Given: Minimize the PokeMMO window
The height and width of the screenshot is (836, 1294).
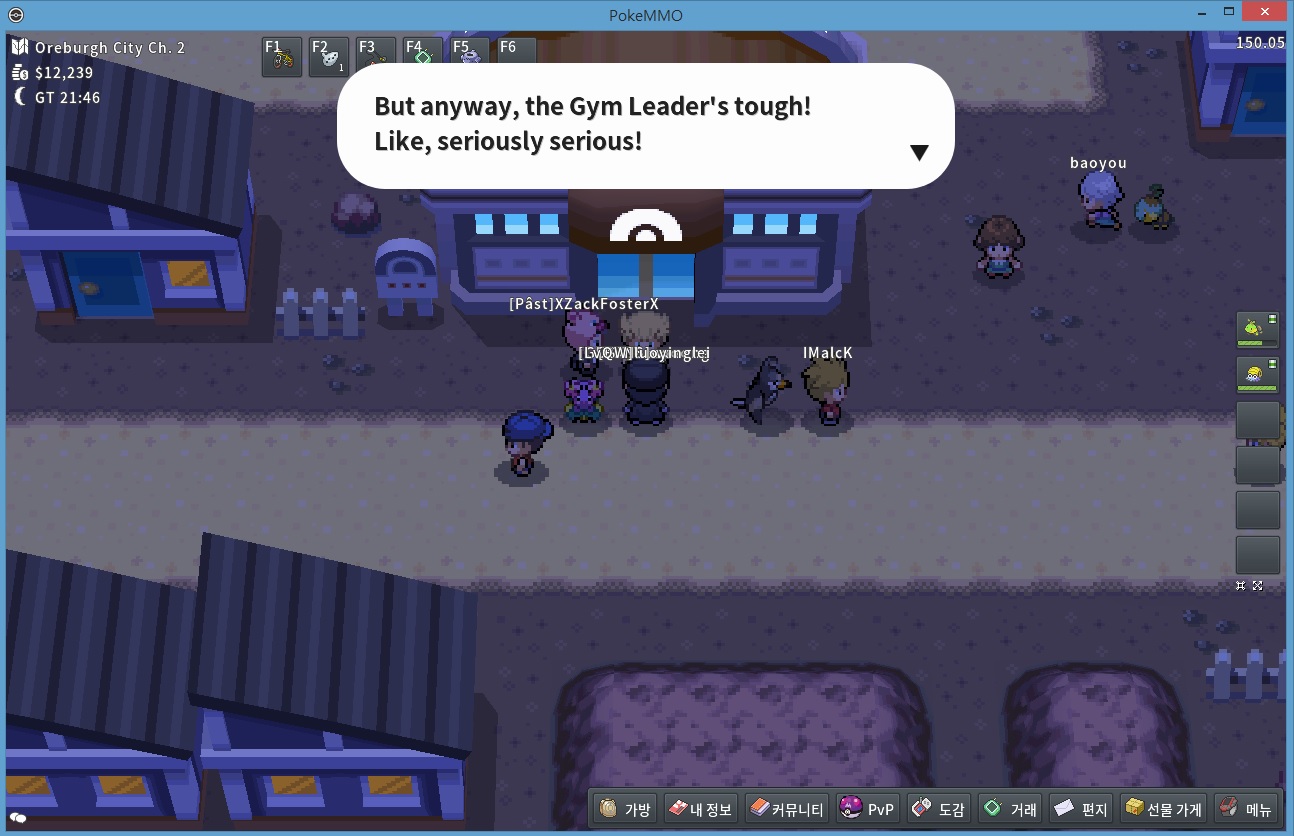Looking at the screenshot, I should [1203, 13].
